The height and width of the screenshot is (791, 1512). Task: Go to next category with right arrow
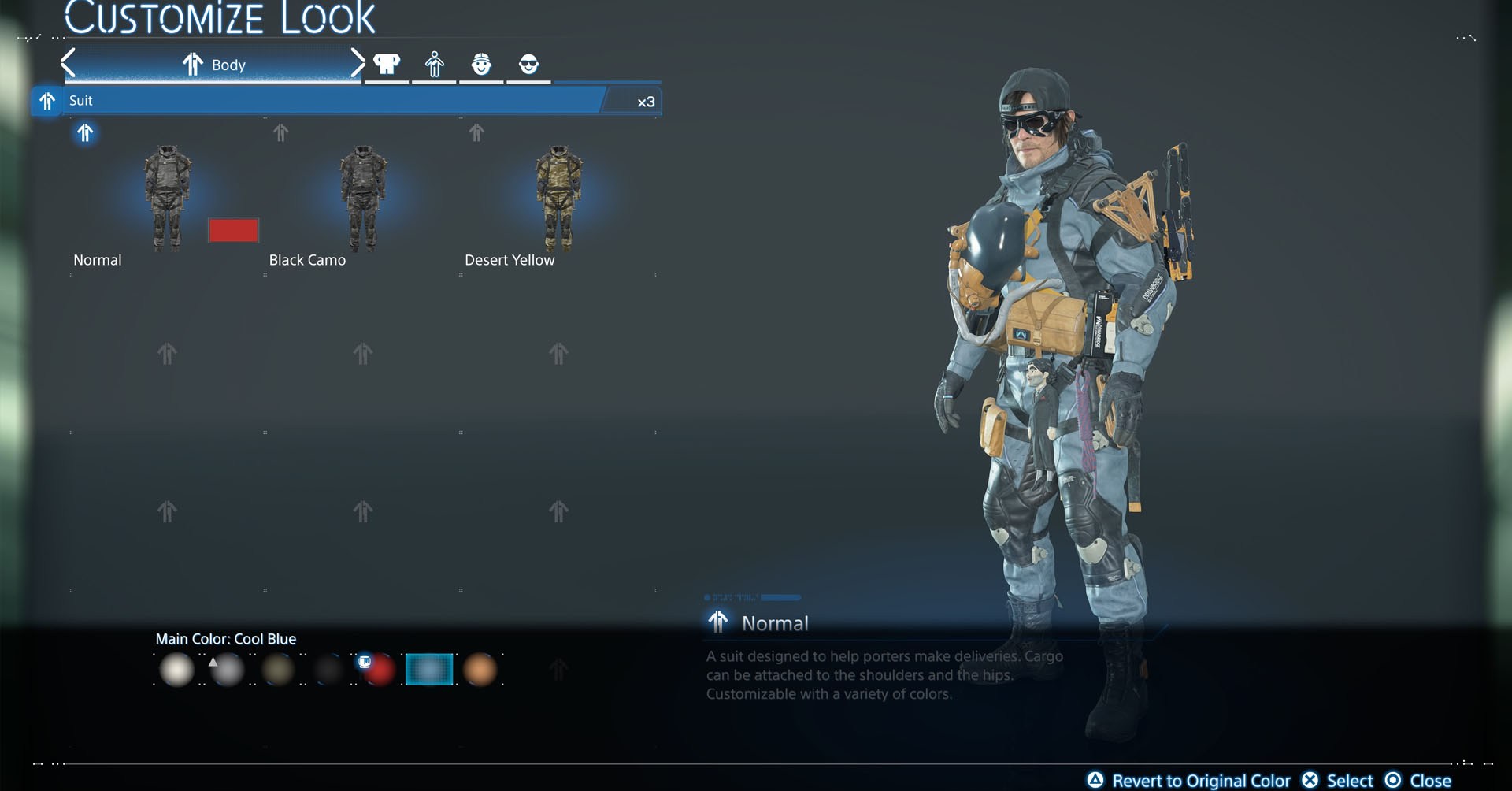357,63
